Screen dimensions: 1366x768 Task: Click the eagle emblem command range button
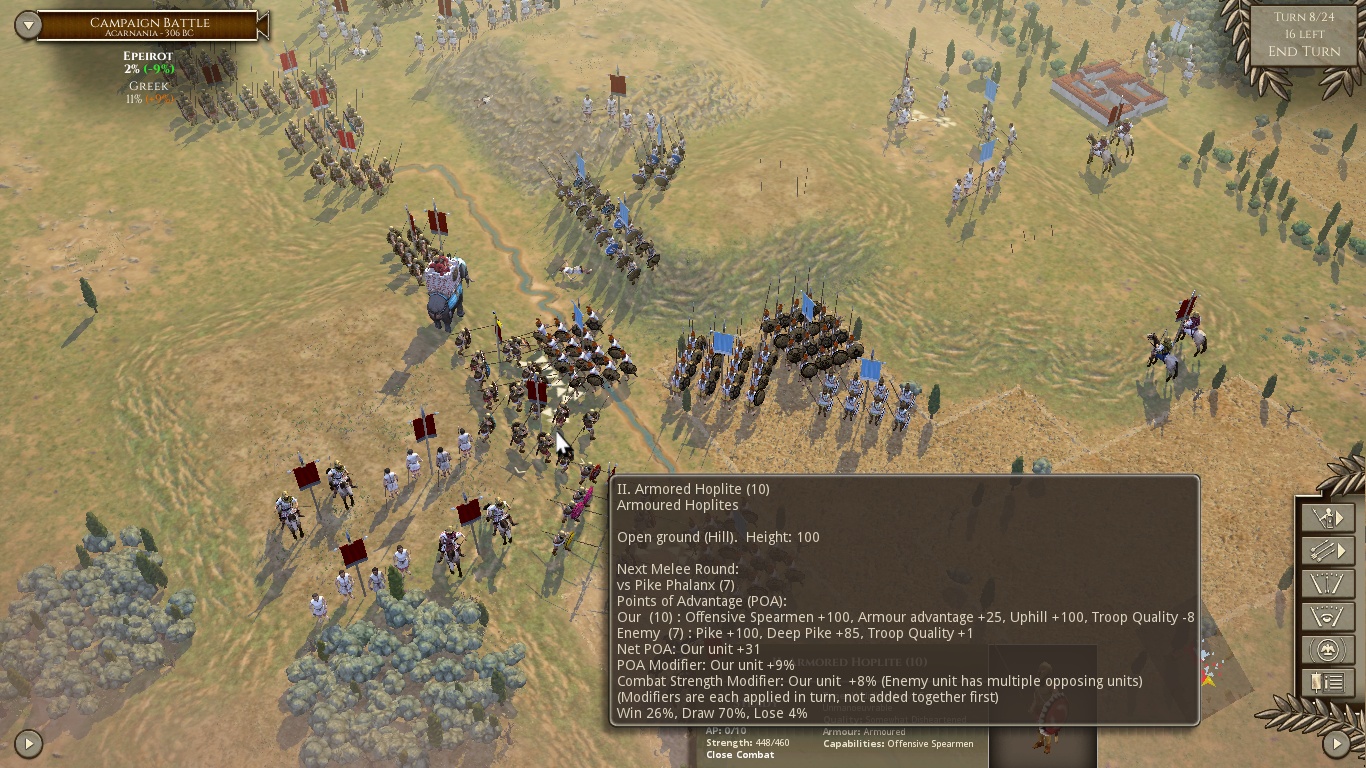click(1327, 650)
